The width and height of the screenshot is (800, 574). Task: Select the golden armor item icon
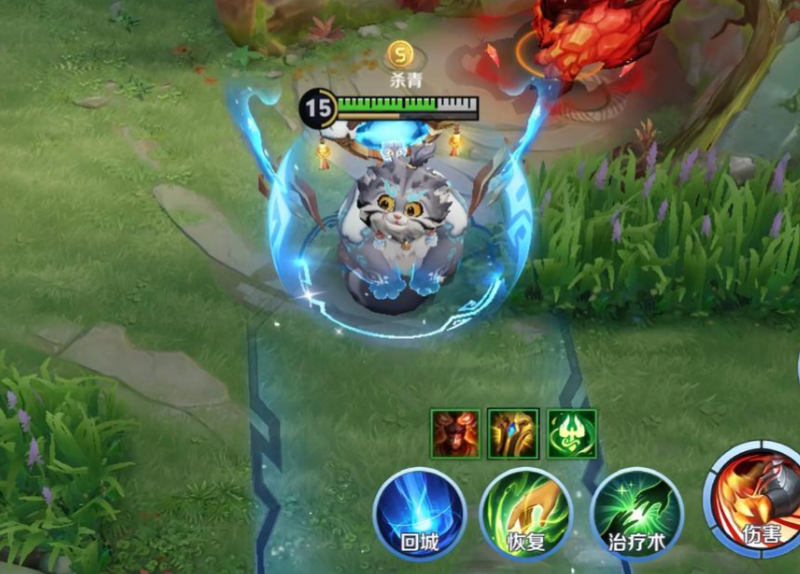(513, 433)
